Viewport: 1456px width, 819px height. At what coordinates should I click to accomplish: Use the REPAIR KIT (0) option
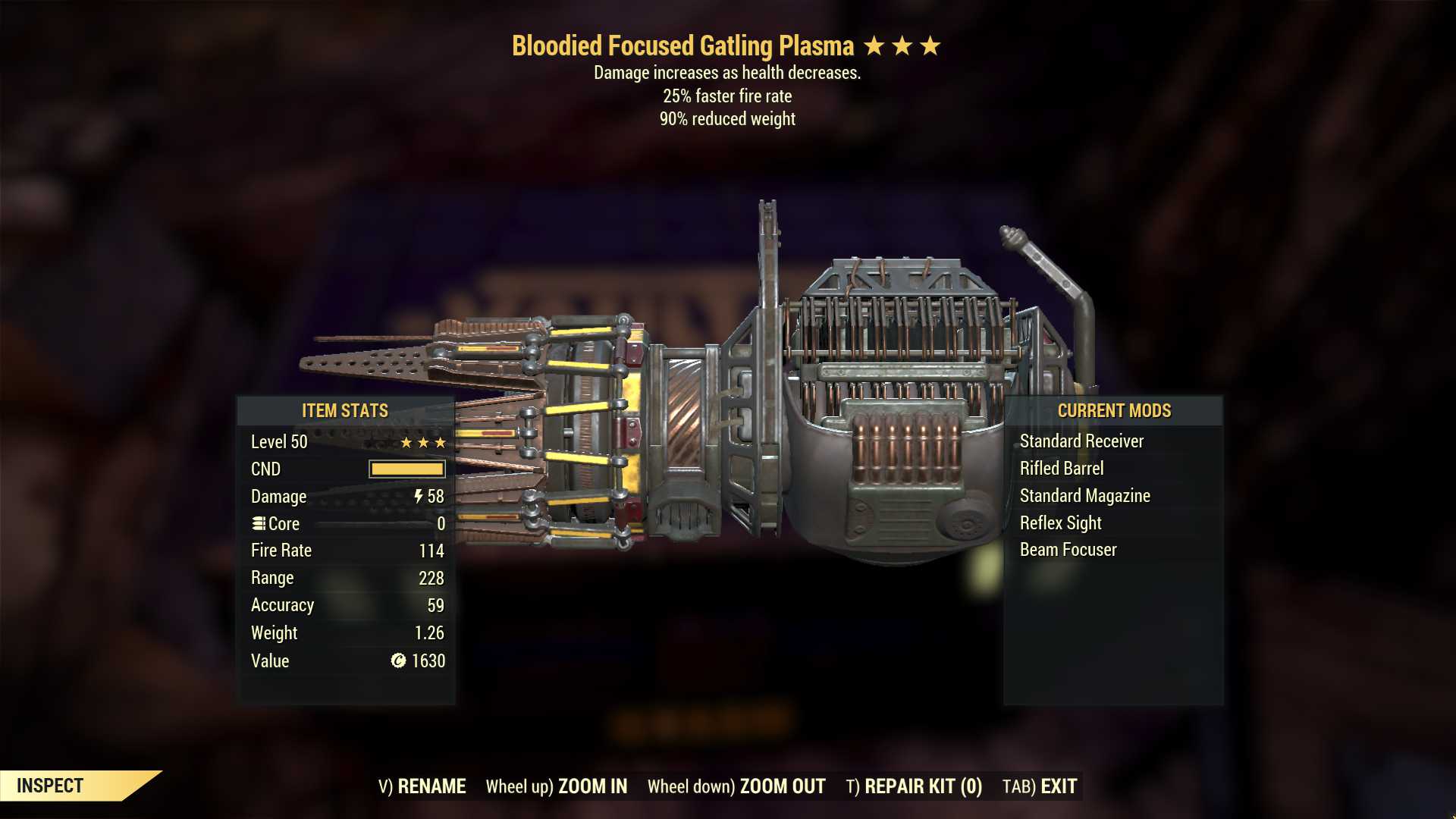click(914, 786)
